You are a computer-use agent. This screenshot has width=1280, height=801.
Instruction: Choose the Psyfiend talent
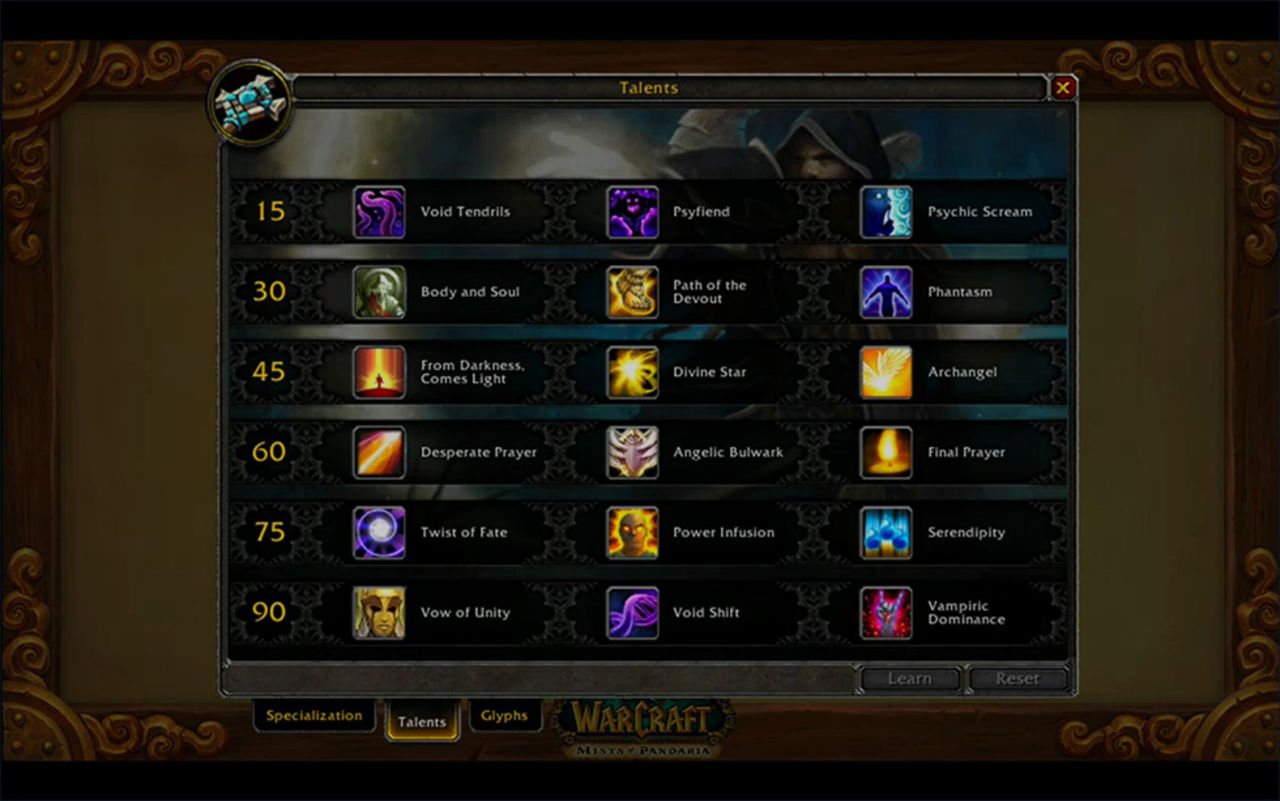point(633,212)
